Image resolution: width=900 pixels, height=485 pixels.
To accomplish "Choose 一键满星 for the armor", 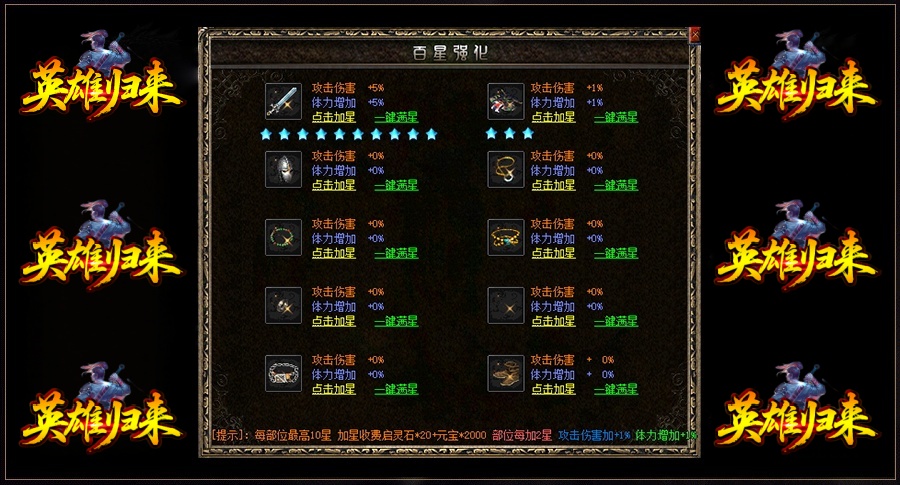I will [616, 117].
